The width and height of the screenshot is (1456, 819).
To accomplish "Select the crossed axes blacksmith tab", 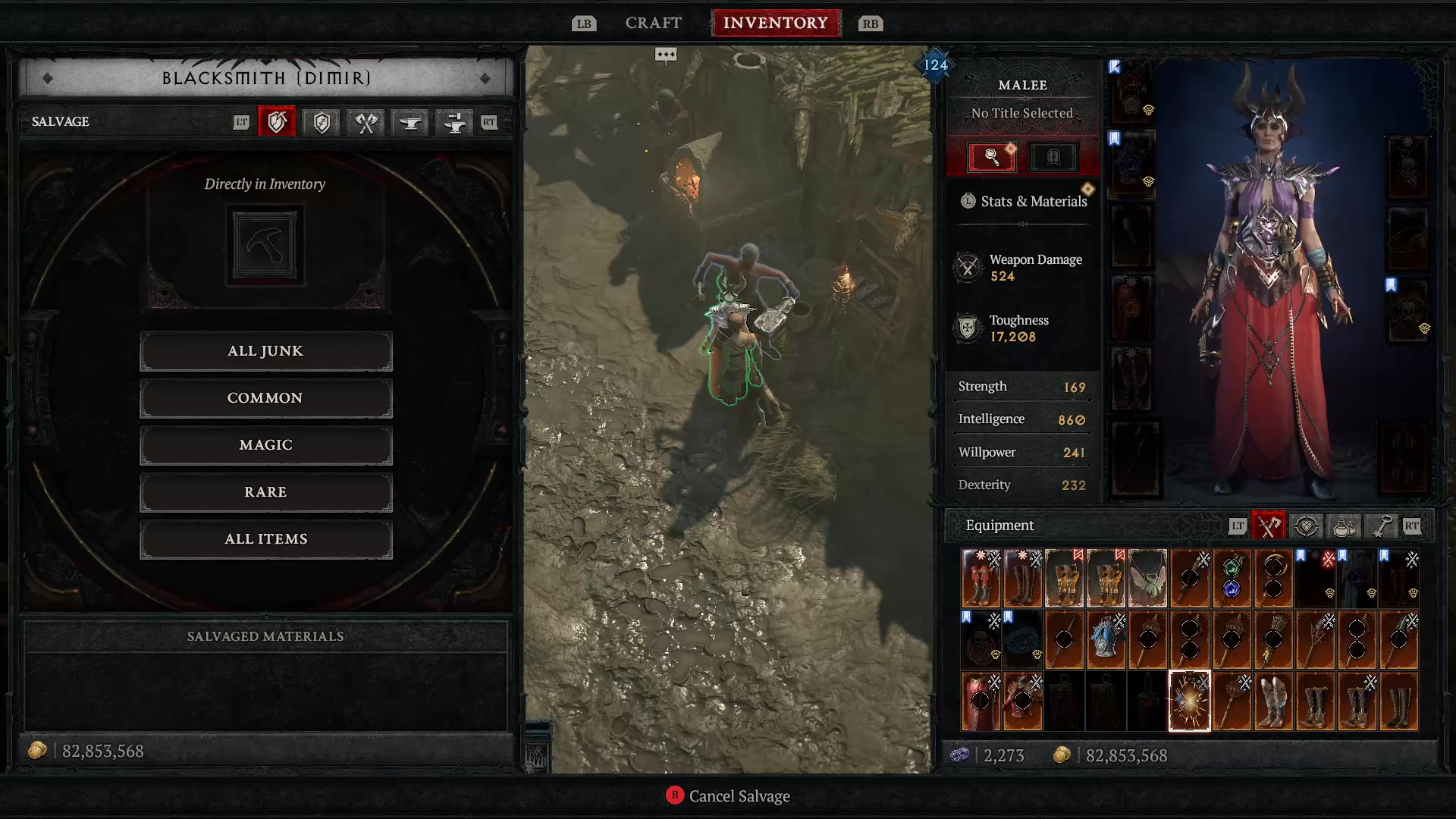I will [x=365, y=122].
